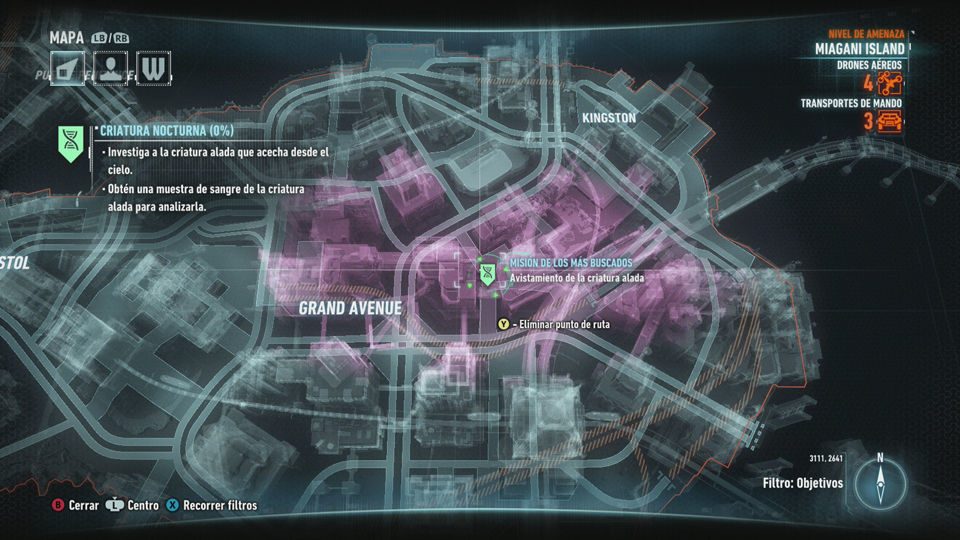Select the Criatura Nocturna mission tracker icon
The width and height of the screenshot is (960, 540).
click(x=70, y=144)
